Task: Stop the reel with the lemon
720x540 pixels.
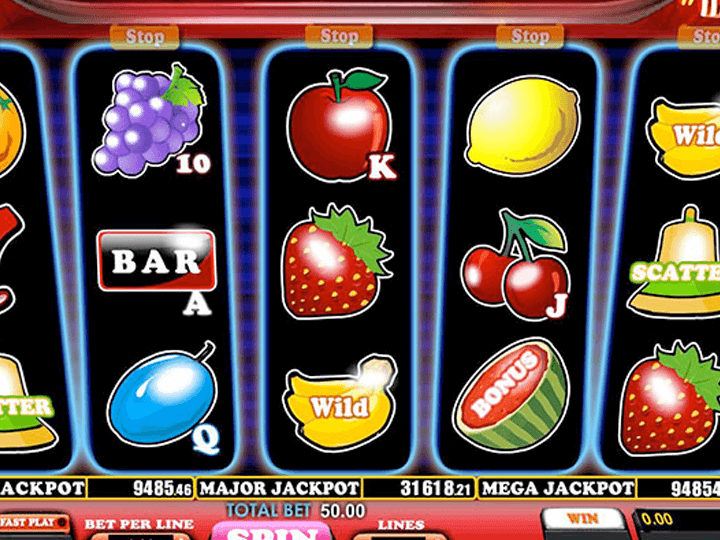Action: coord(530,37)
